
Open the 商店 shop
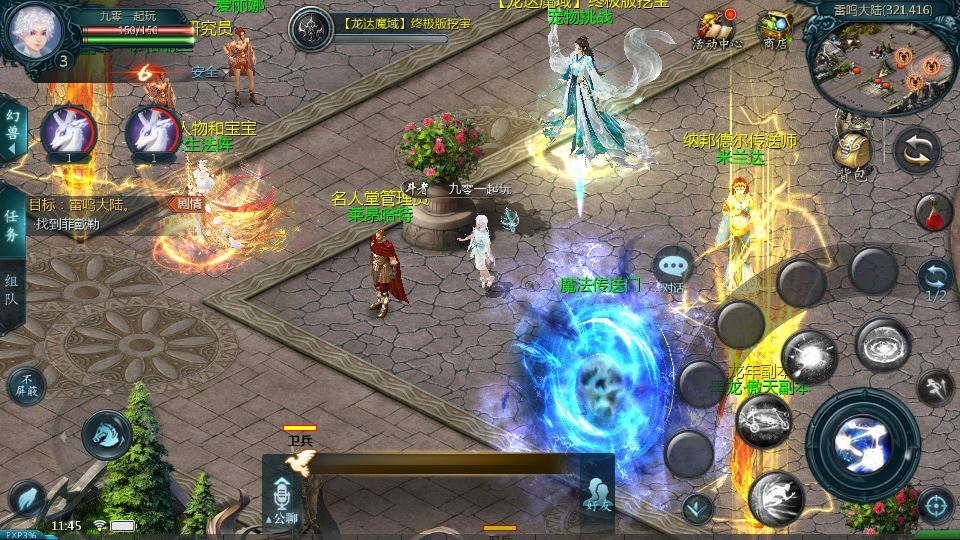tap(773, 29)
